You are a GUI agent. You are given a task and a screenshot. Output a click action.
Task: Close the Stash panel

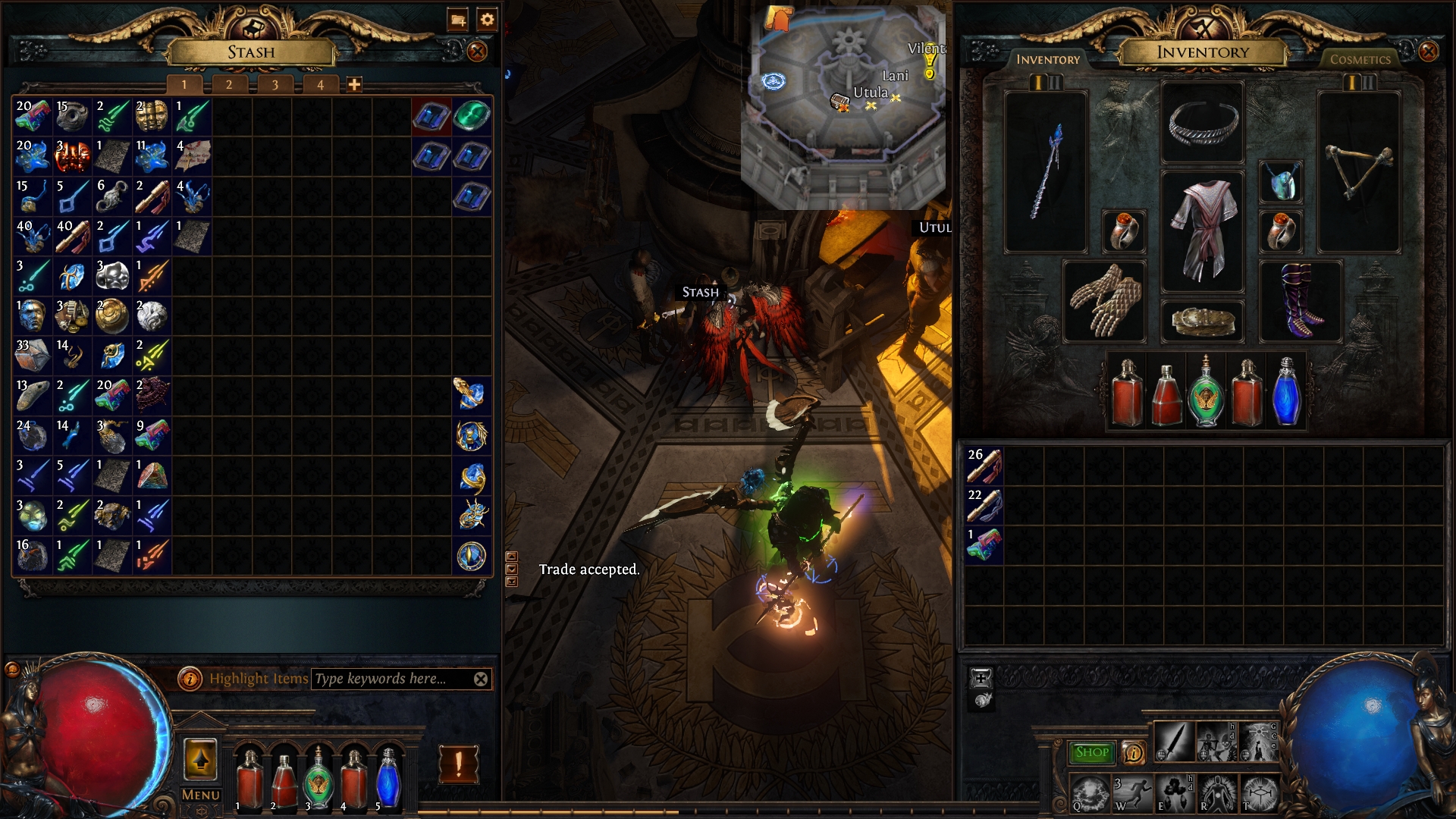(477, 52)
